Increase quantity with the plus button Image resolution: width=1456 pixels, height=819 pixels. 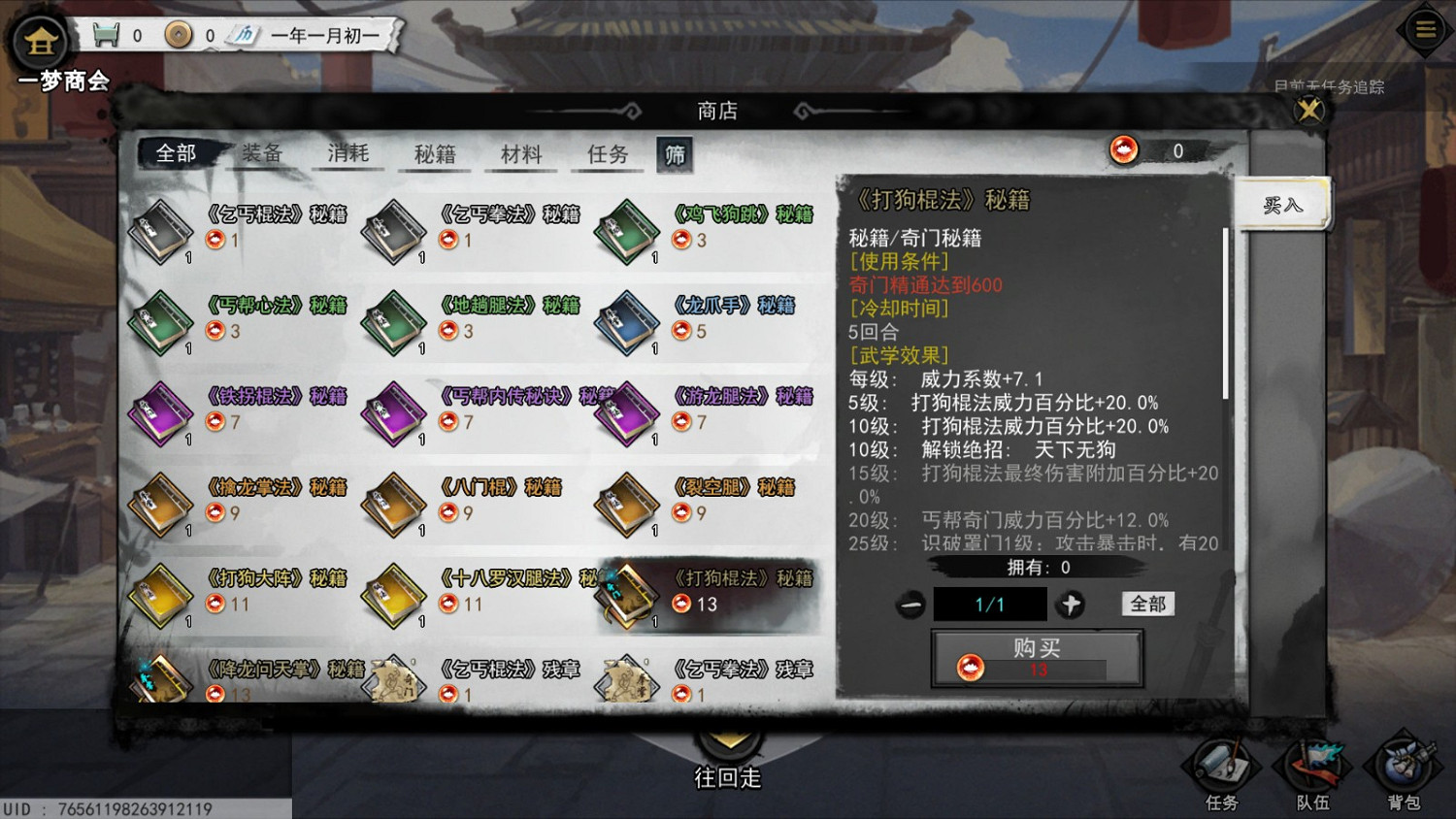(1071, 604)
